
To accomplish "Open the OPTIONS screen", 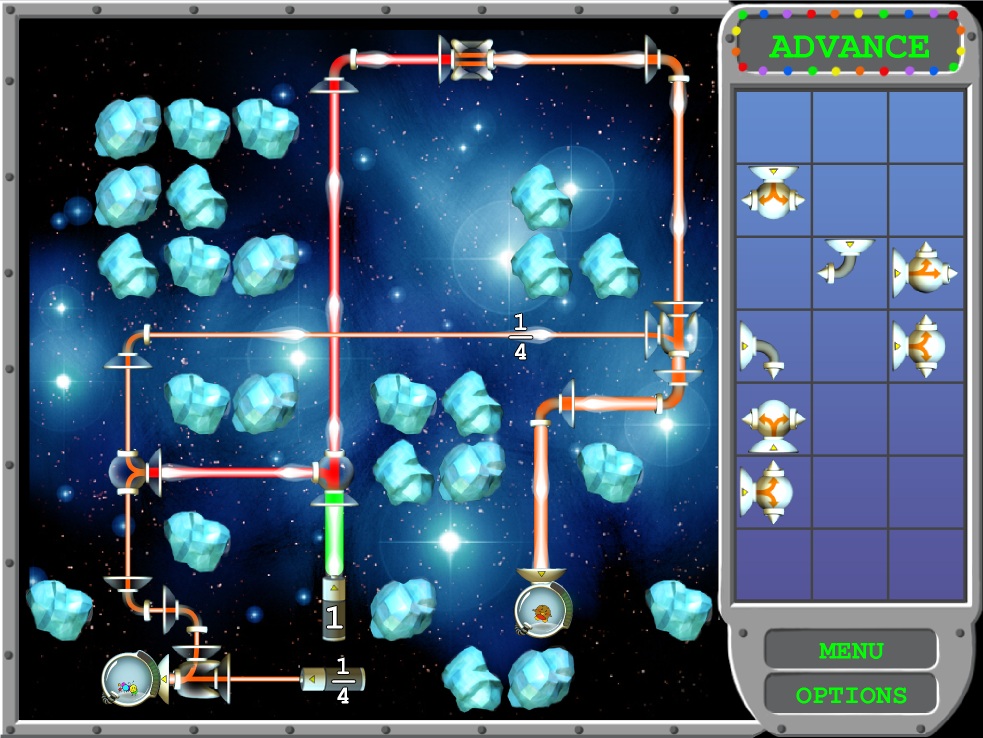I will click(x=850, y=695).
